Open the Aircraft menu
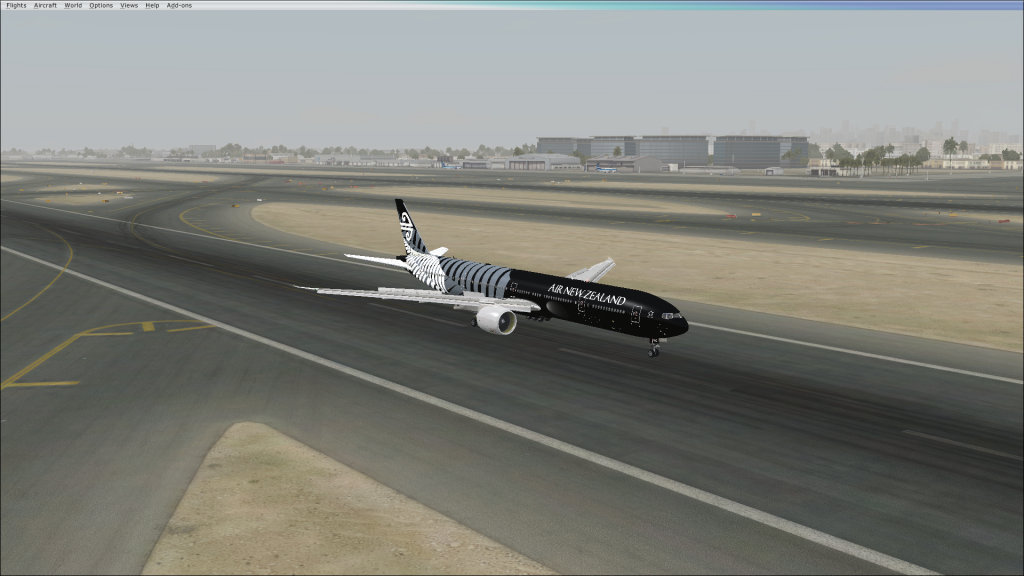 coord(45,5)
